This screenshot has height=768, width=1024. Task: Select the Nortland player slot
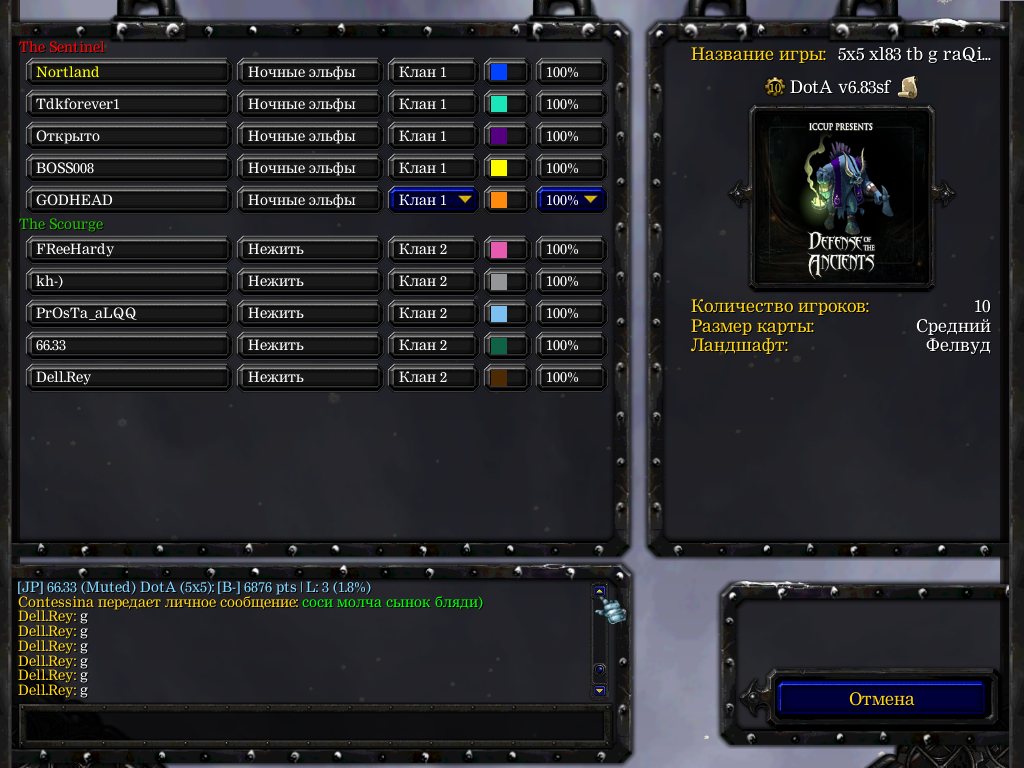click(x=129, y=72)
